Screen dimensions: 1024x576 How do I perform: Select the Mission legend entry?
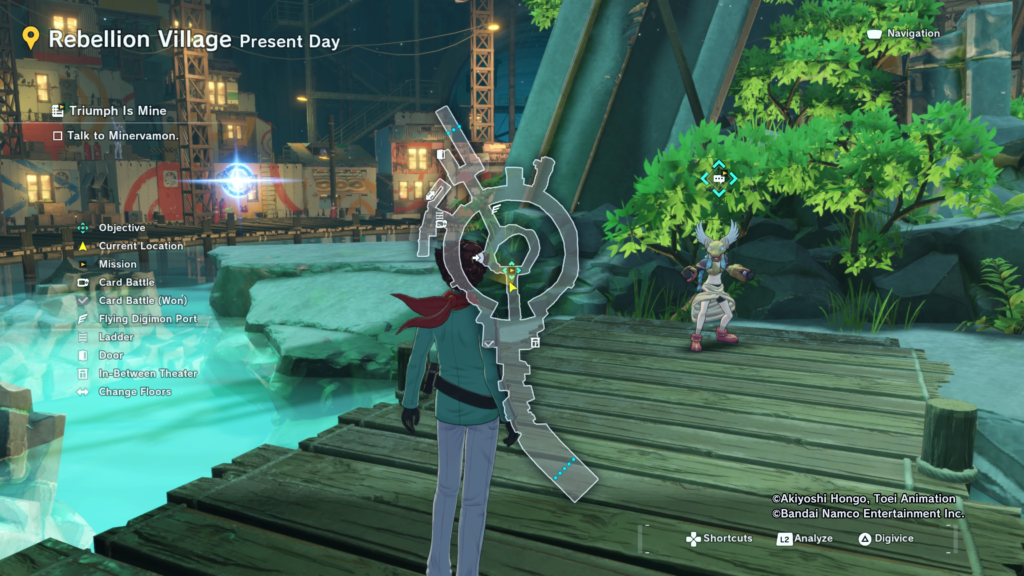coord(118,264)
